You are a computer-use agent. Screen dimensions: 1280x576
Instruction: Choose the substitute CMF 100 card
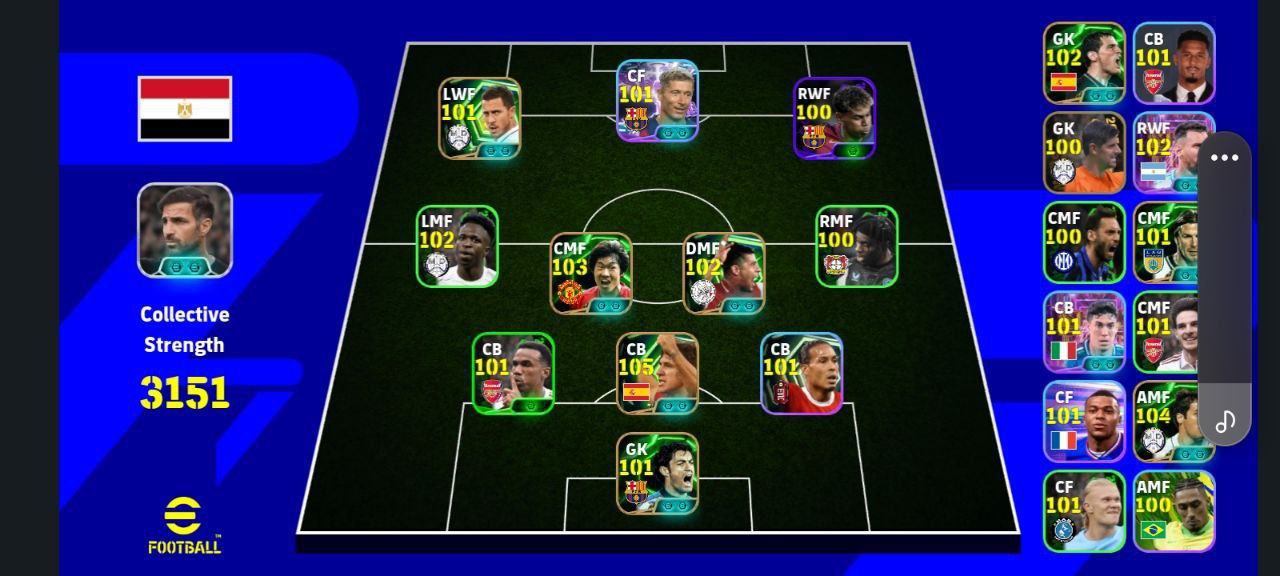coord(1084,243)
